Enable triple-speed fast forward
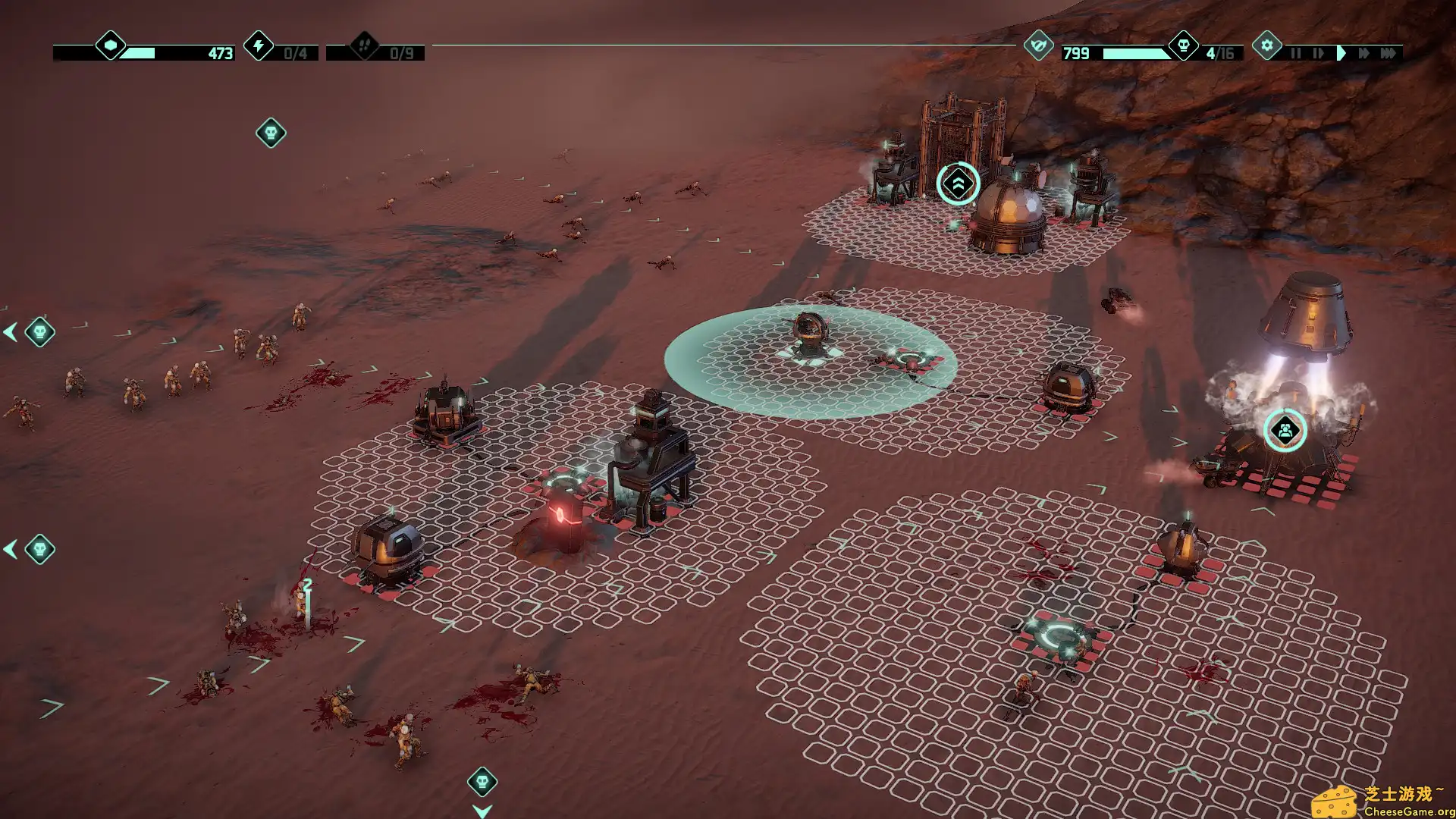This screenshot has width=1456, height=819. (1390, 53)
